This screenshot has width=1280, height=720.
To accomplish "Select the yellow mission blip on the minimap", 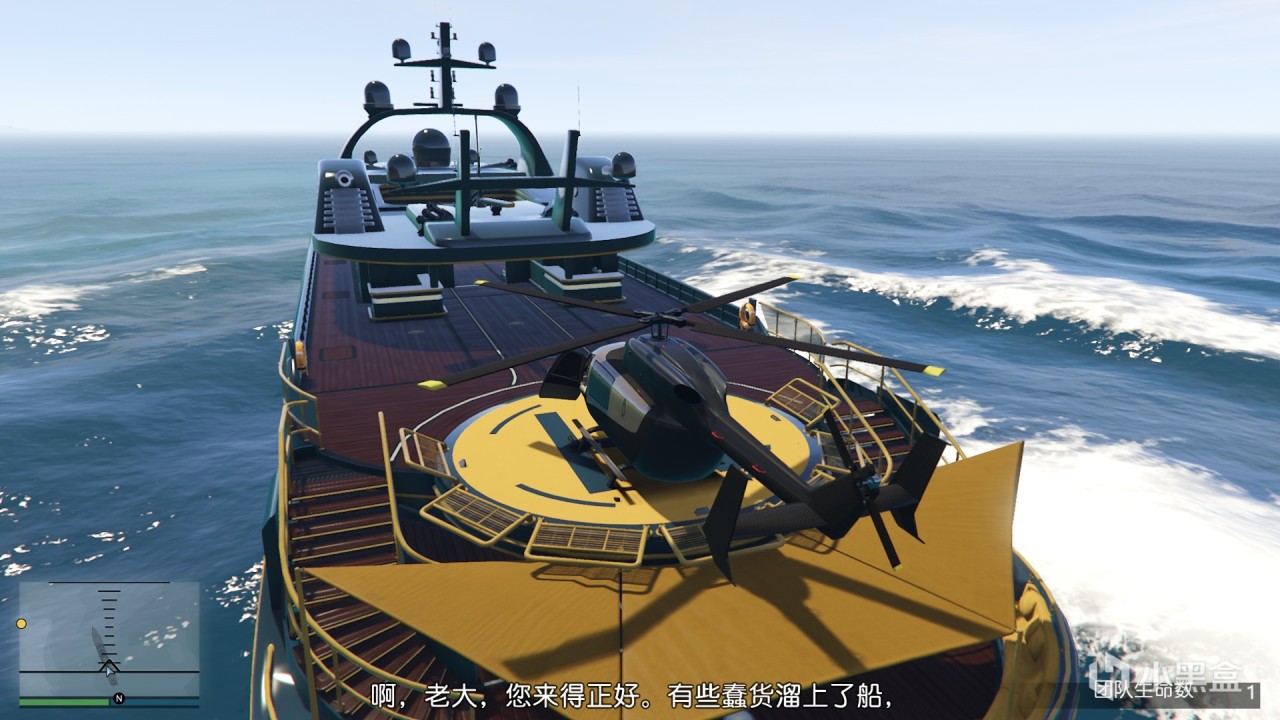I will click(21, 624).
